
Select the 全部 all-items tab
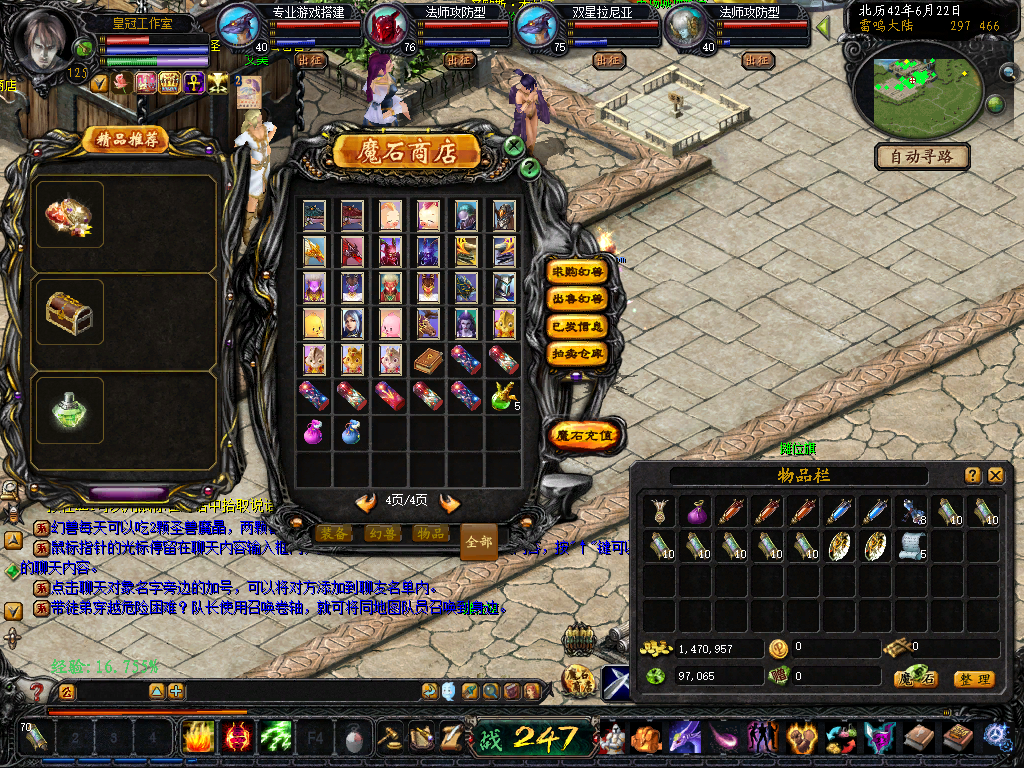(479, 541)
